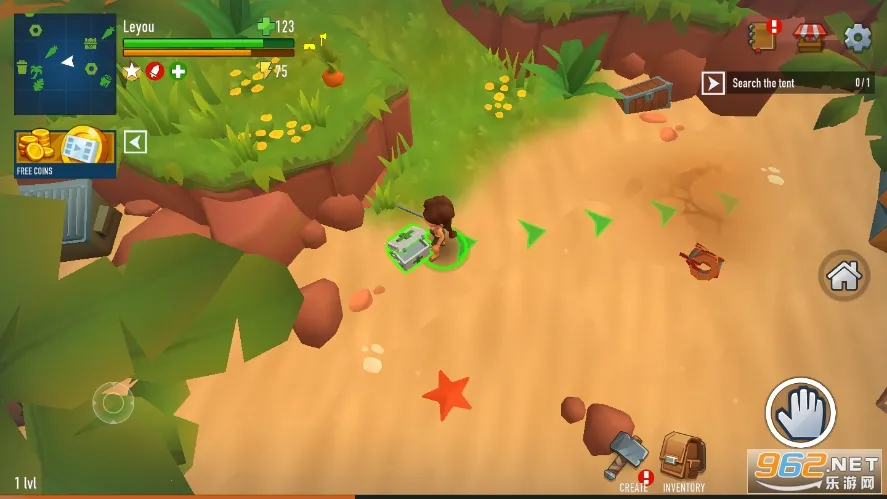
Task: Collapse the side panel with the left arrow
Action: [x=135, y=142]
